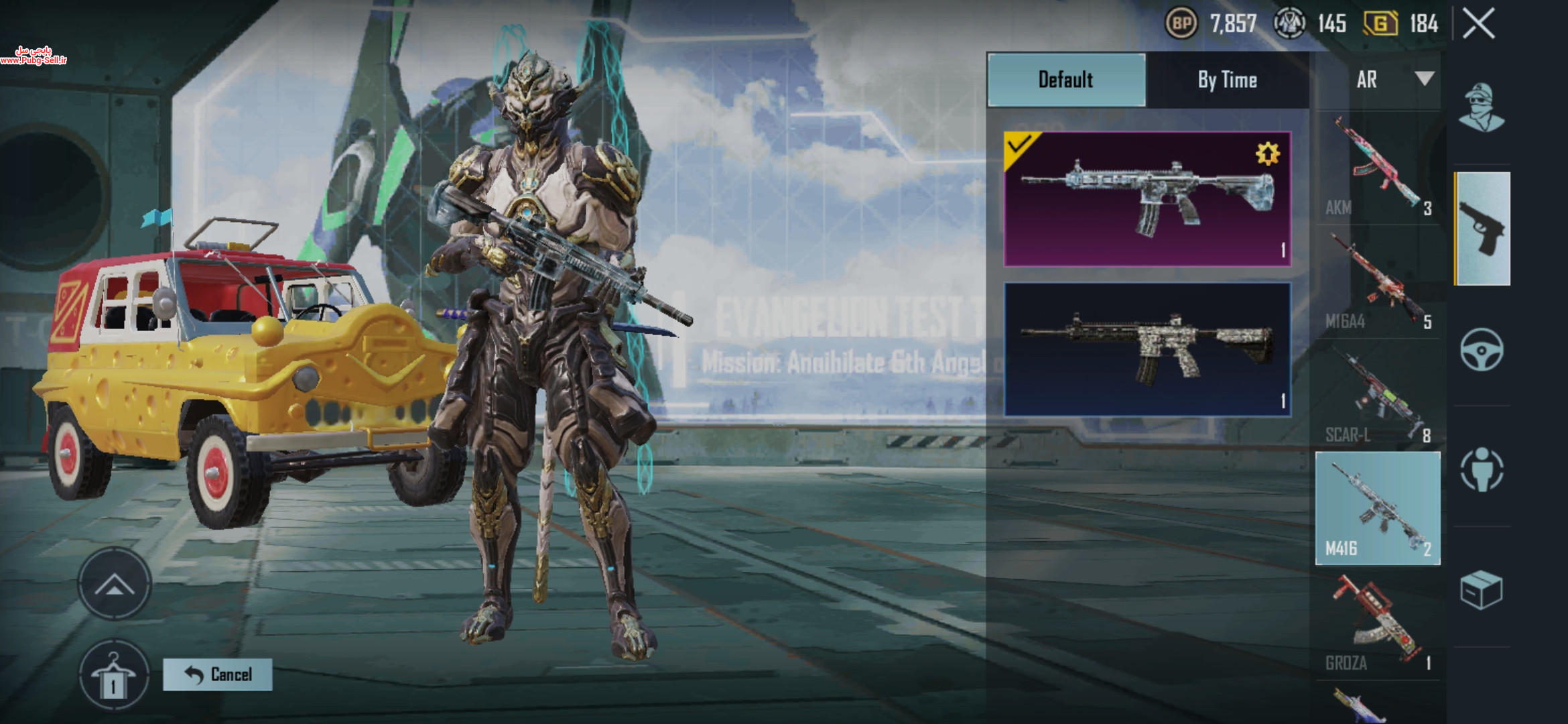Screen dimensions: 1568x724
Task: Choose the dark camo M416 skin
Action: click(1147, 349)
